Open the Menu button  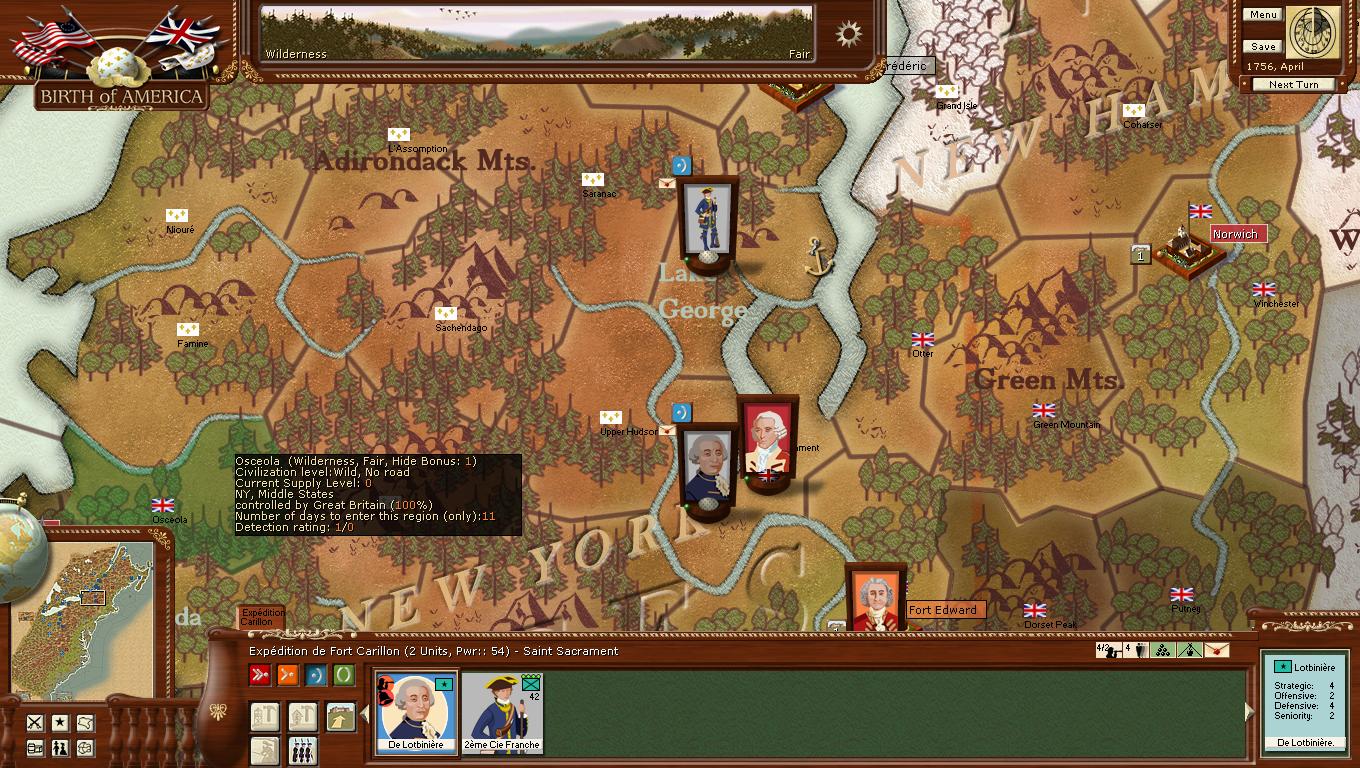pos(1262,15)
